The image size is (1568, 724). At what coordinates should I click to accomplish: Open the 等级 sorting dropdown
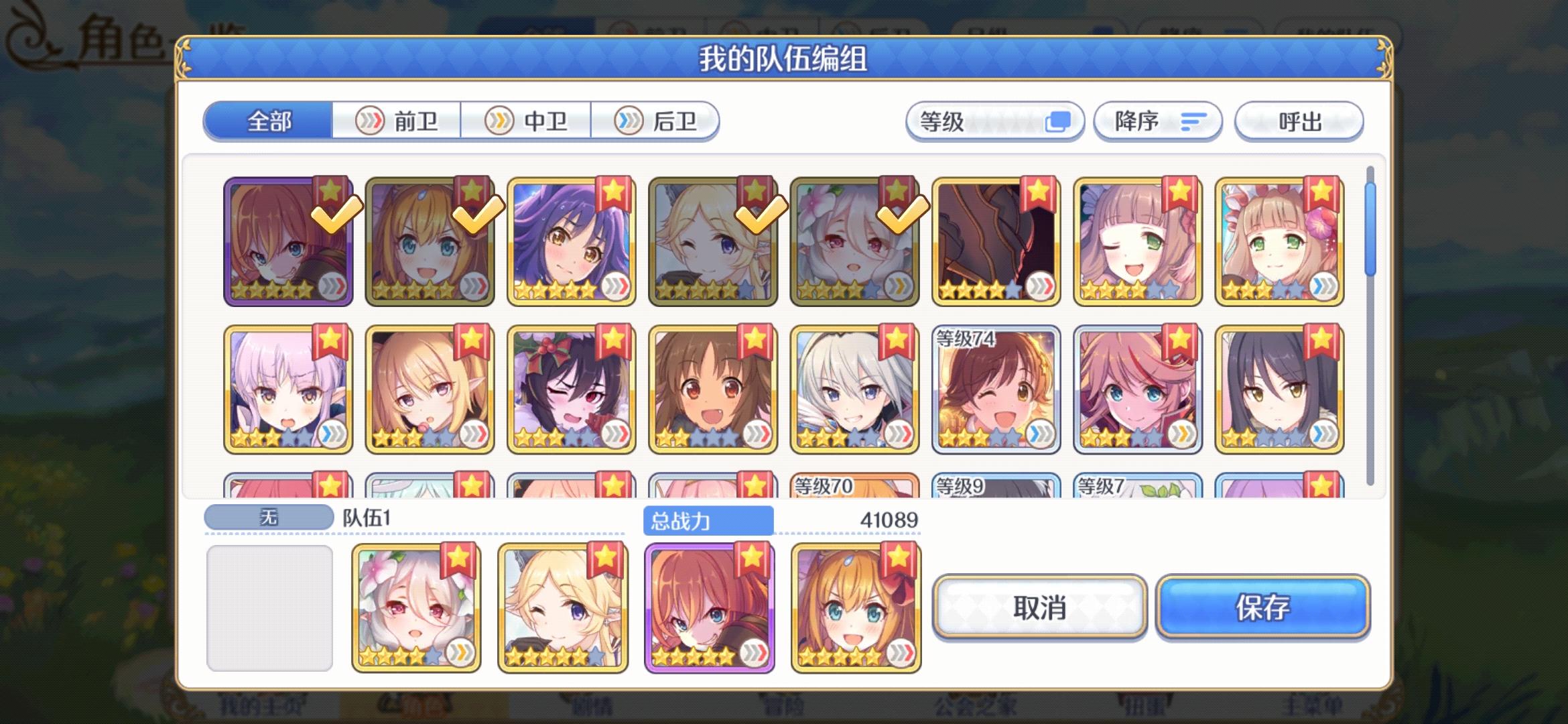pyautogui.click(x=995, y=121)
